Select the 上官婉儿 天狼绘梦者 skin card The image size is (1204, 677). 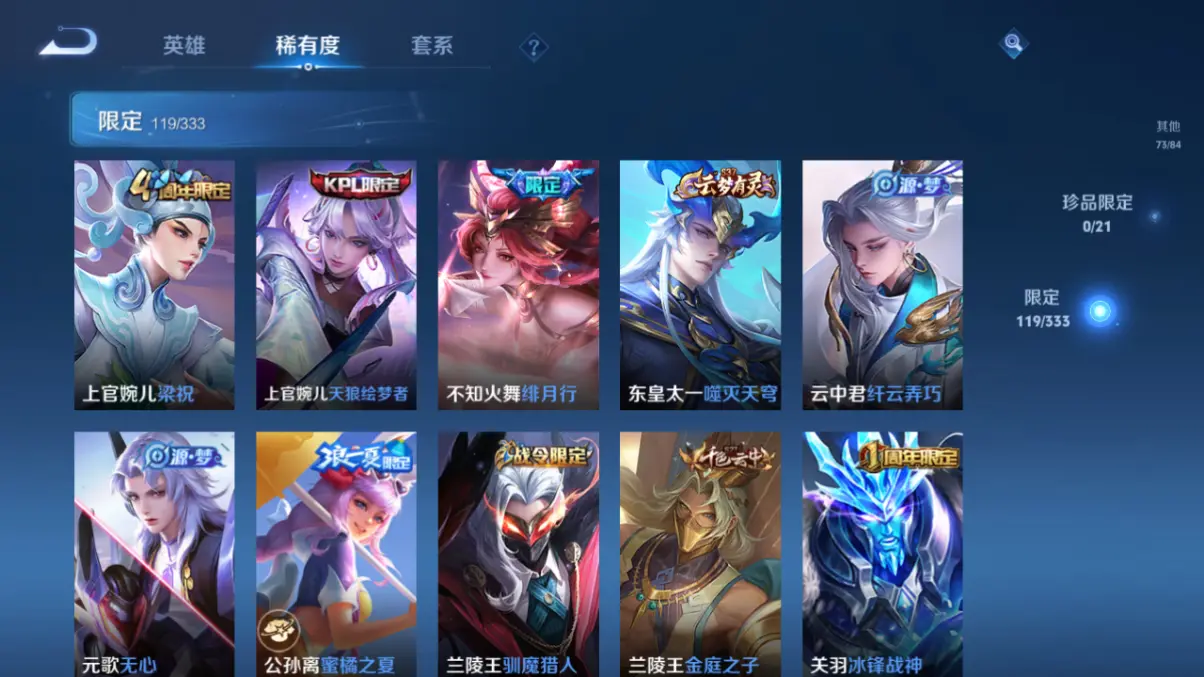click(x=336, y=285)
